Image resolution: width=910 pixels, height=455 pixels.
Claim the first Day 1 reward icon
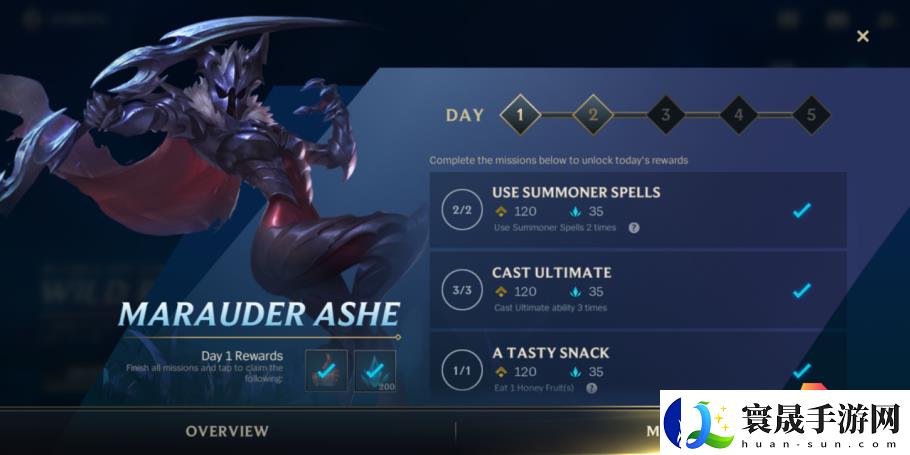pyautogui.click(x=326, y=370)
